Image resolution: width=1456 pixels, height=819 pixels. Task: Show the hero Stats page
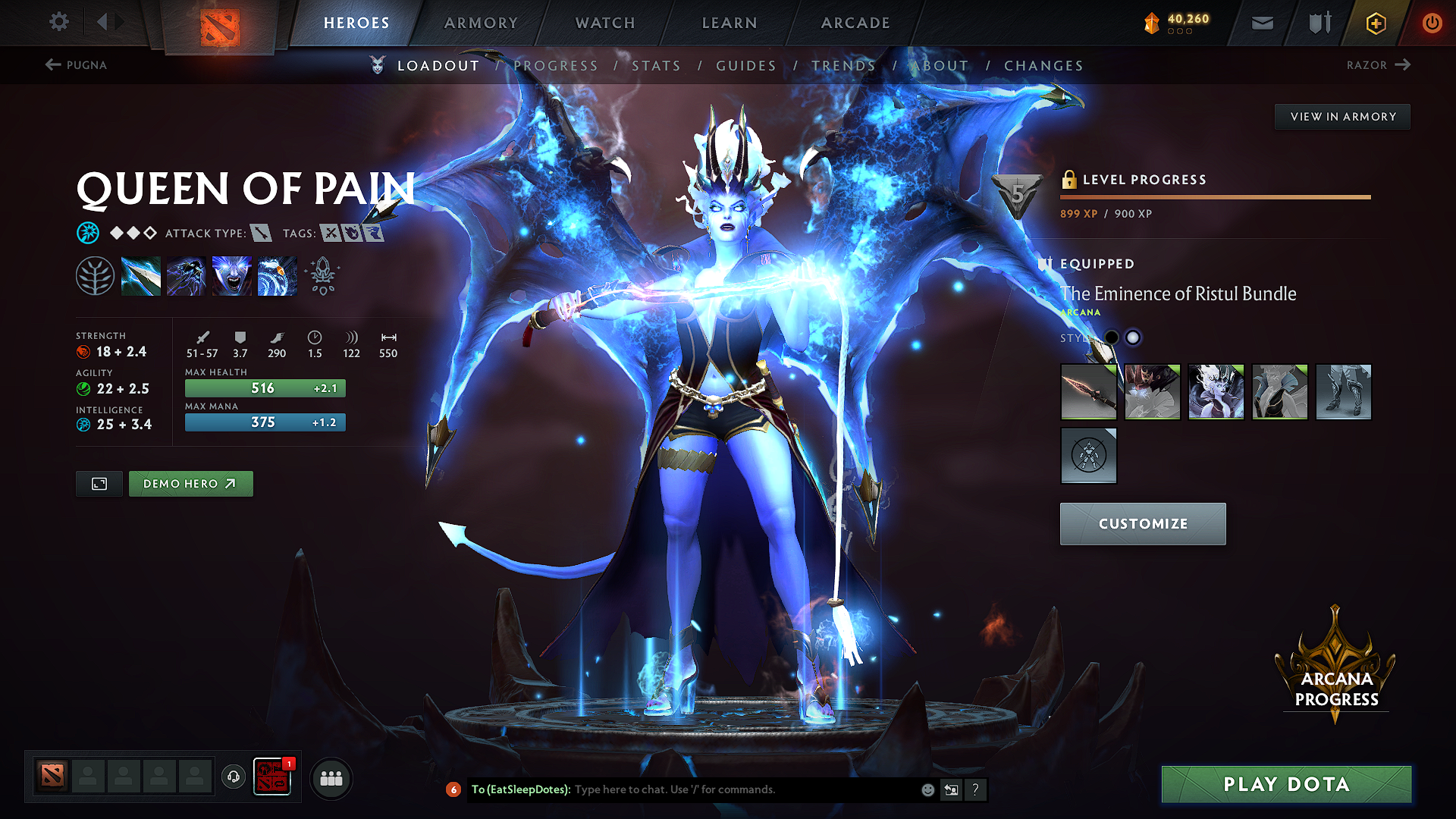click(656, 66)
